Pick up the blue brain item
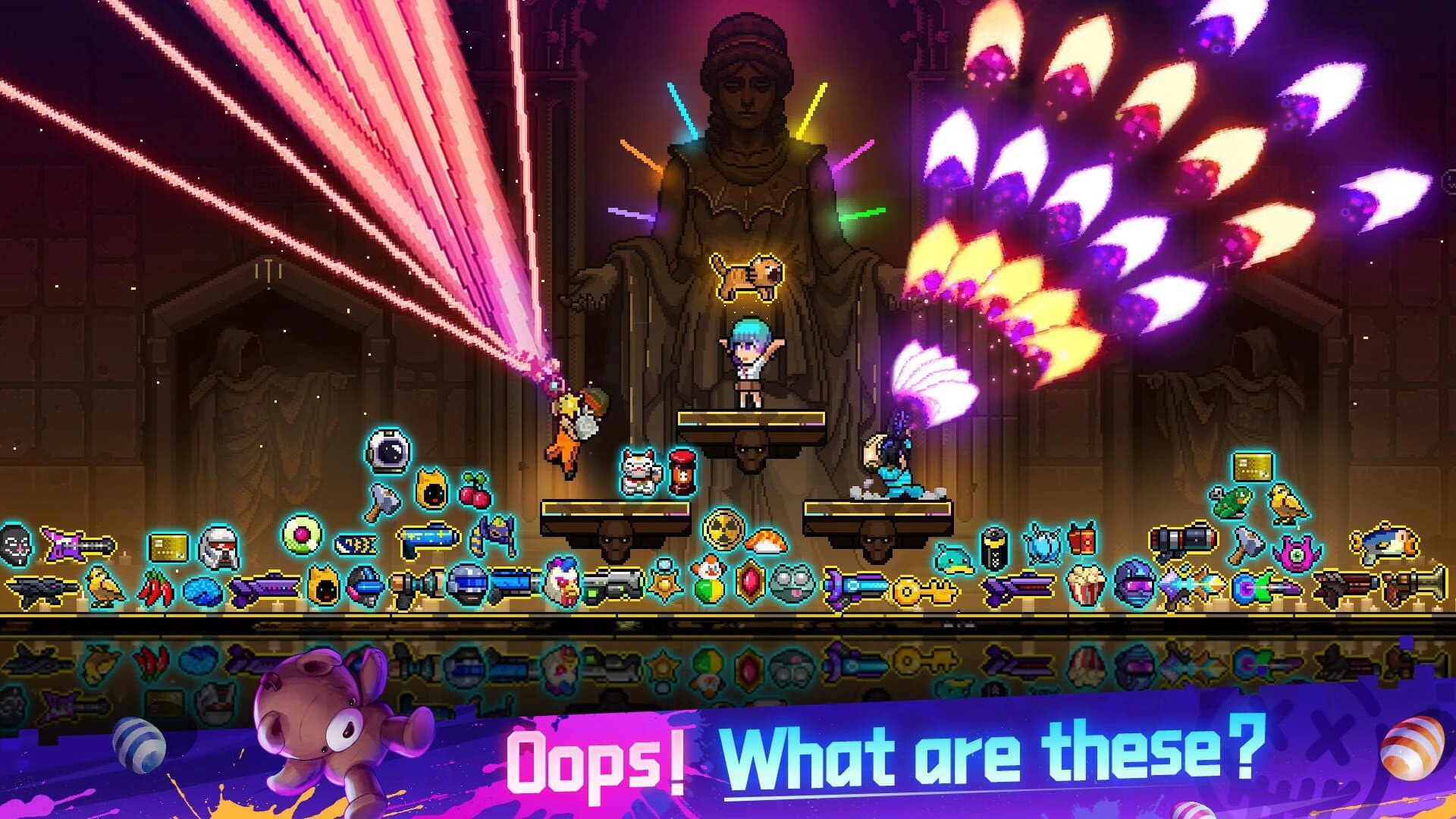The height and width of the screenshot is (819, 1456). point(205,589)
